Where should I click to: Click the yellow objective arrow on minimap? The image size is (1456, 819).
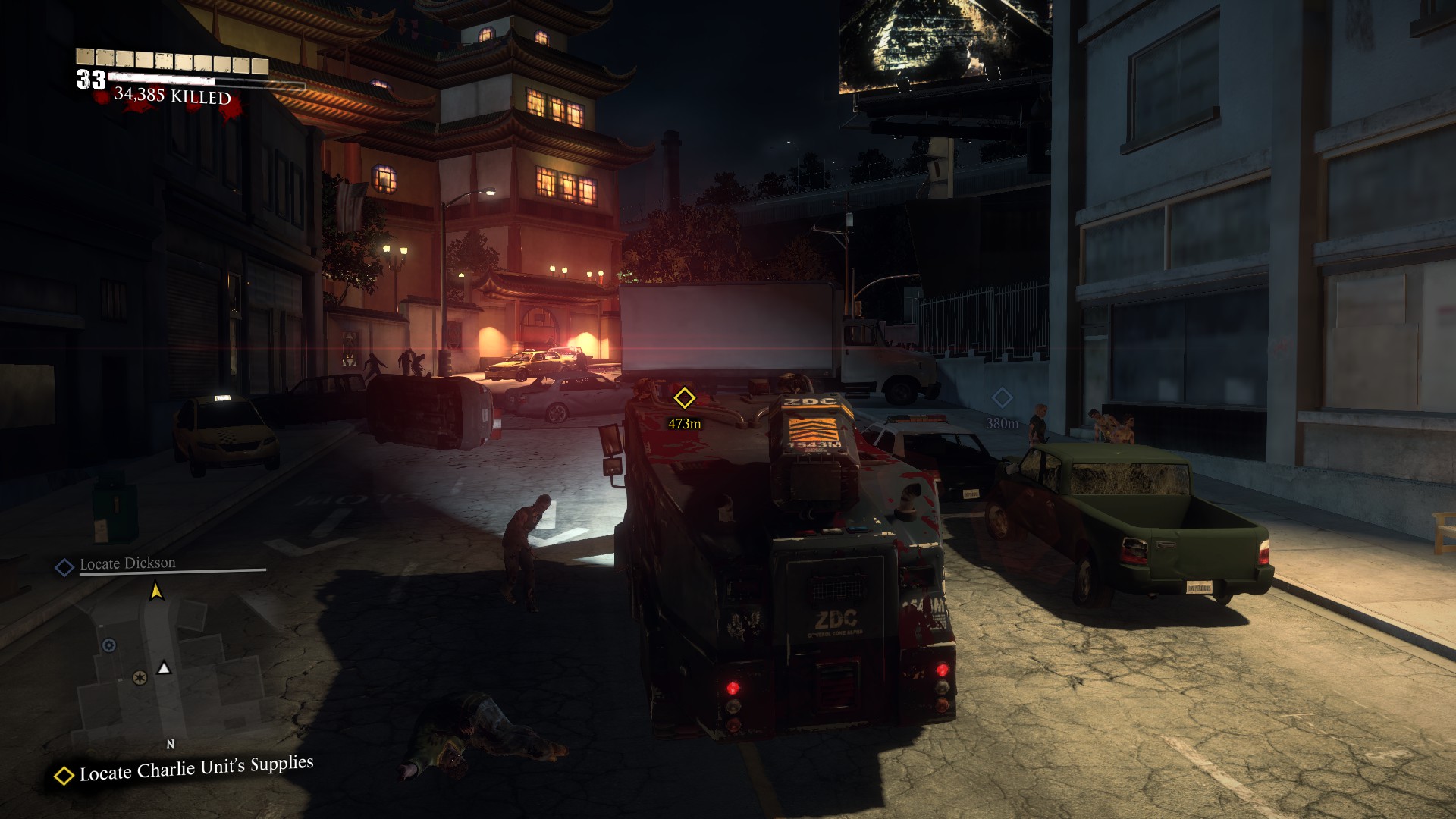coord(156,590)
